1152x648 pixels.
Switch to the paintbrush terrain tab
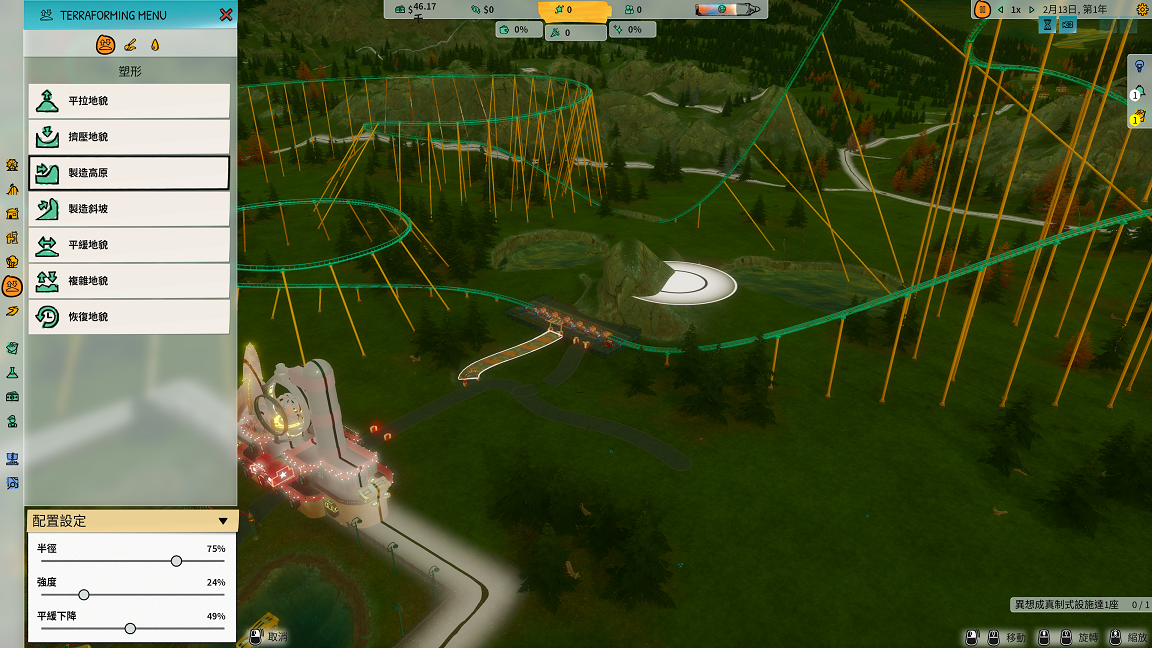131,45
